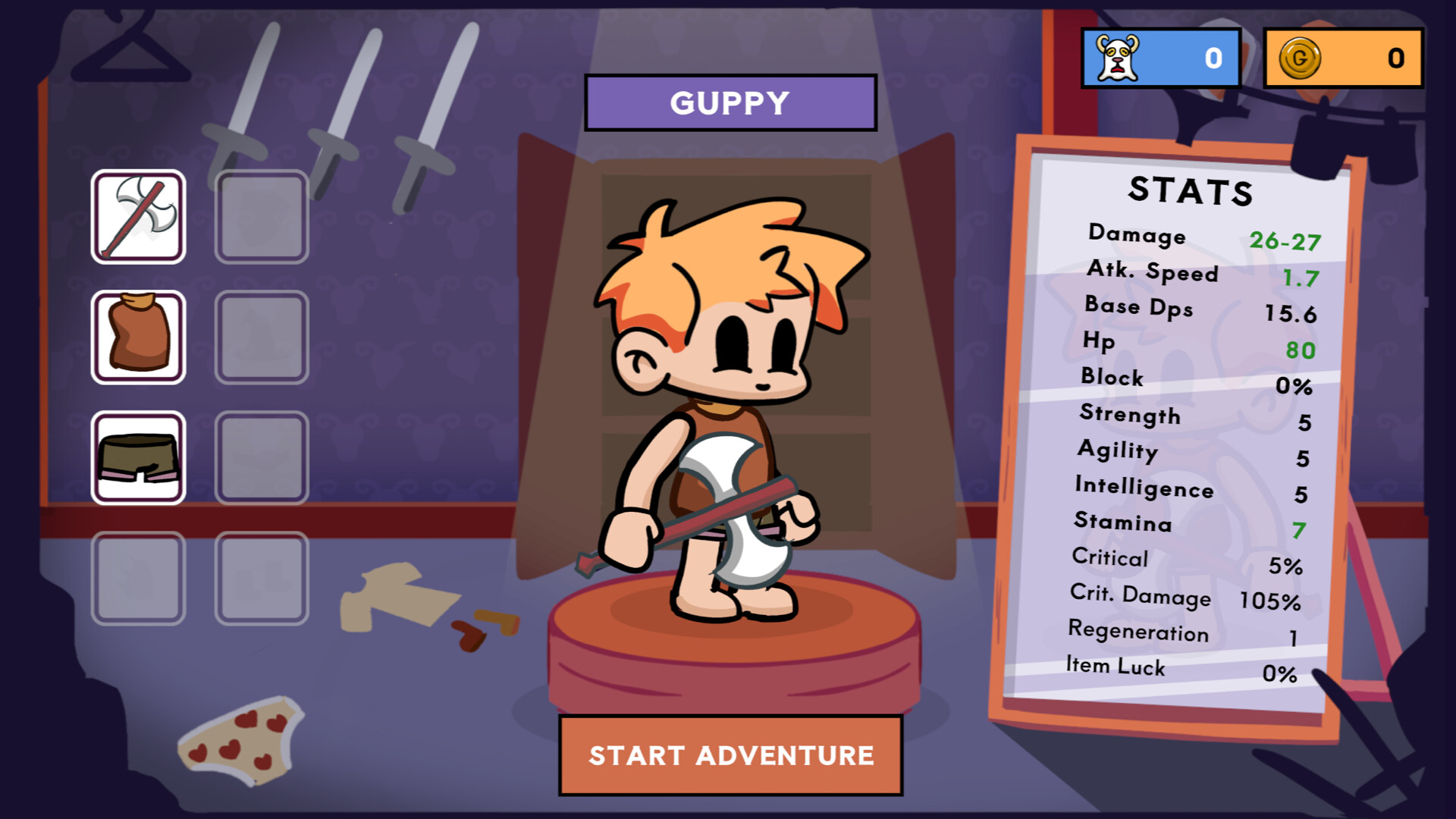Screen dimensions: 1456x819
Task: Select the empty slot beside the axe
Action: [x=261, y=217]
